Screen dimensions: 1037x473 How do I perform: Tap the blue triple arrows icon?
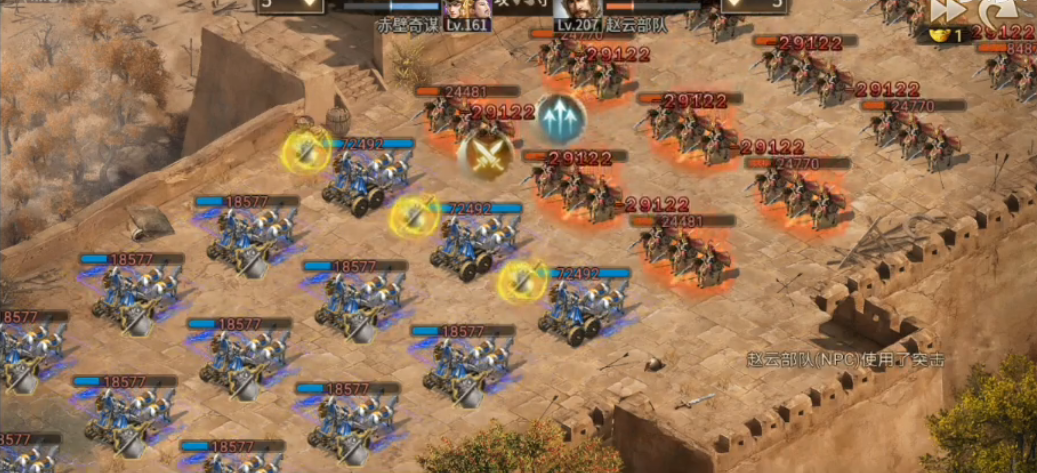pos(561,119)
